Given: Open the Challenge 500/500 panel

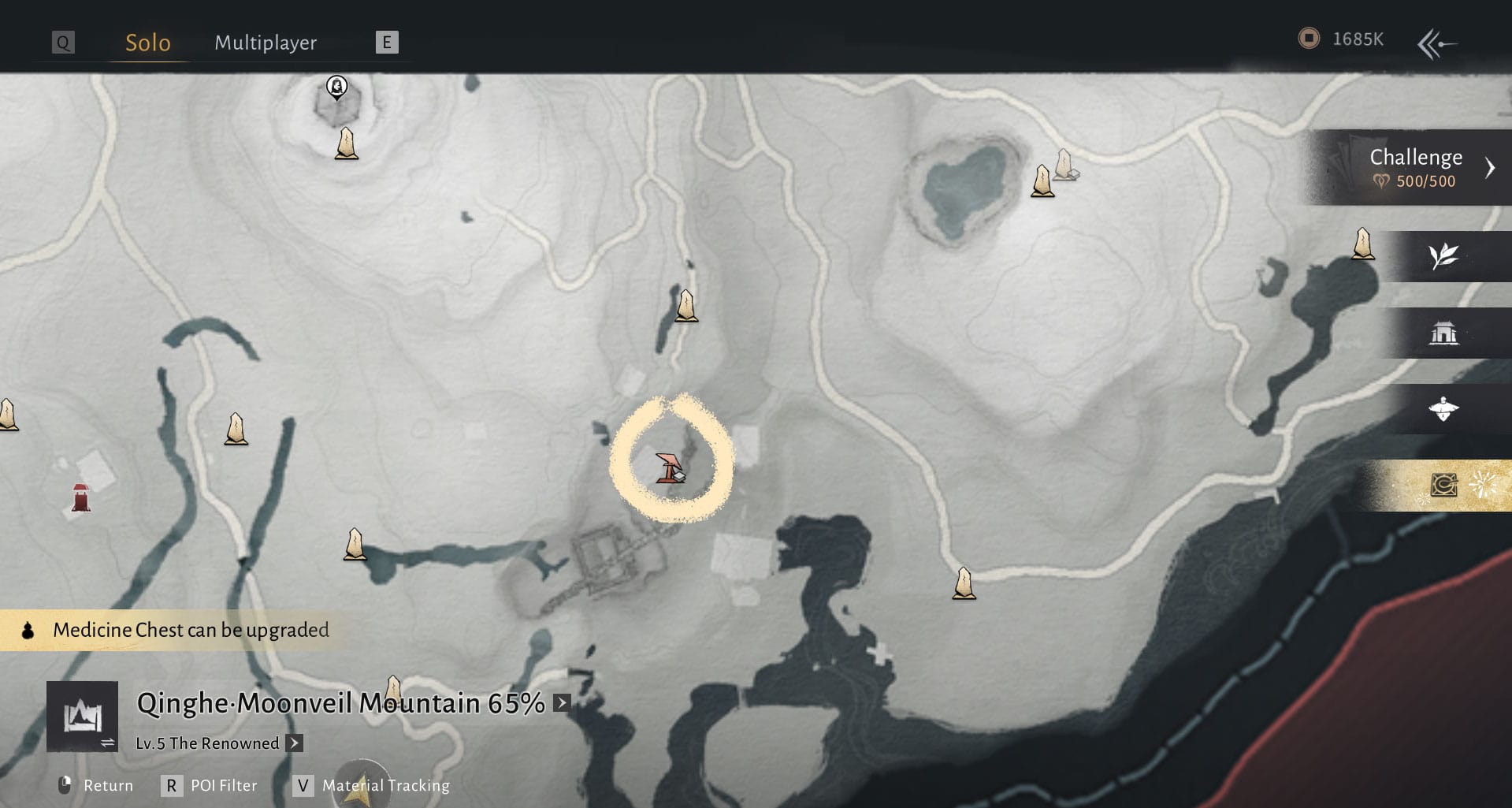Looking at the screenshot, I should pyautogui.click(x=1416, y=167).
